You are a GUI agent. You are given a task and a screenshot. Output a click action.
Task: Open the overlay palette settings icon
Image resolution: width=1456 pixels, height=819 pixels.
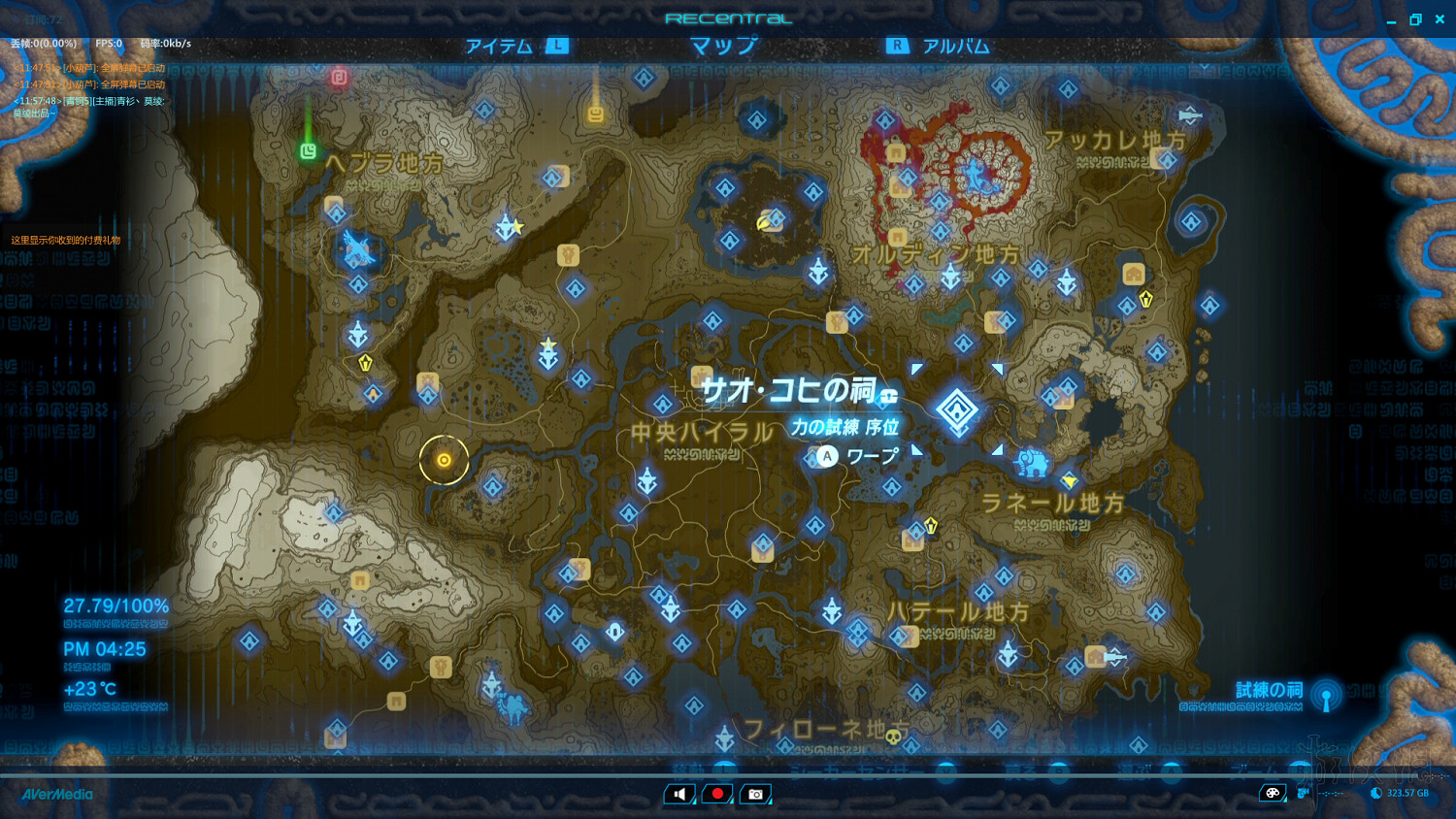pos(1273,793)
